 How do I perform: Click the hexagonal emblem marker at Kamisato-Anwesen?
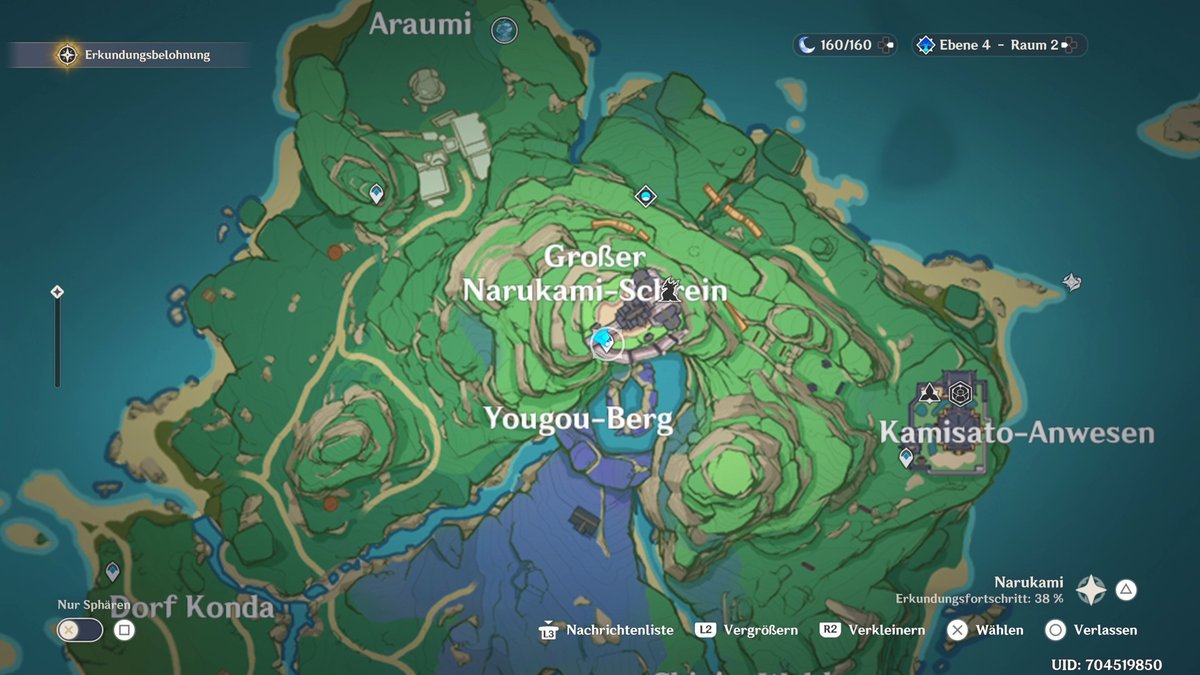[x=960, y=392]
